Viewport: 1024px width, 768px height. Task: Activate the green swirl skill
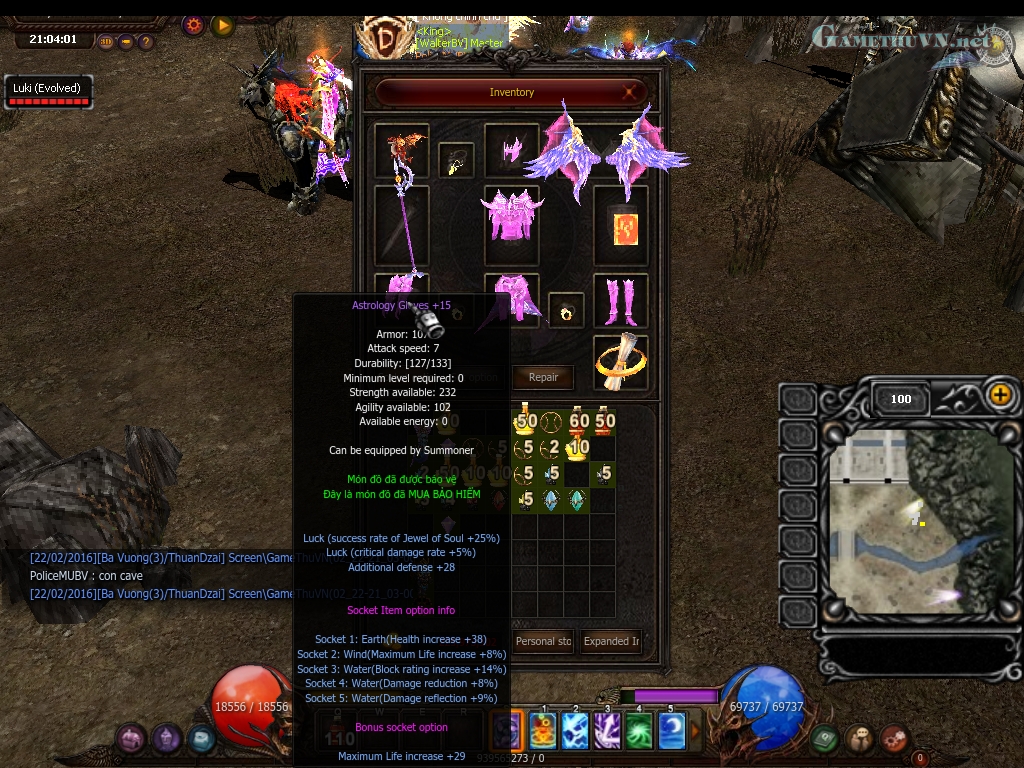(x=639, y=731)
